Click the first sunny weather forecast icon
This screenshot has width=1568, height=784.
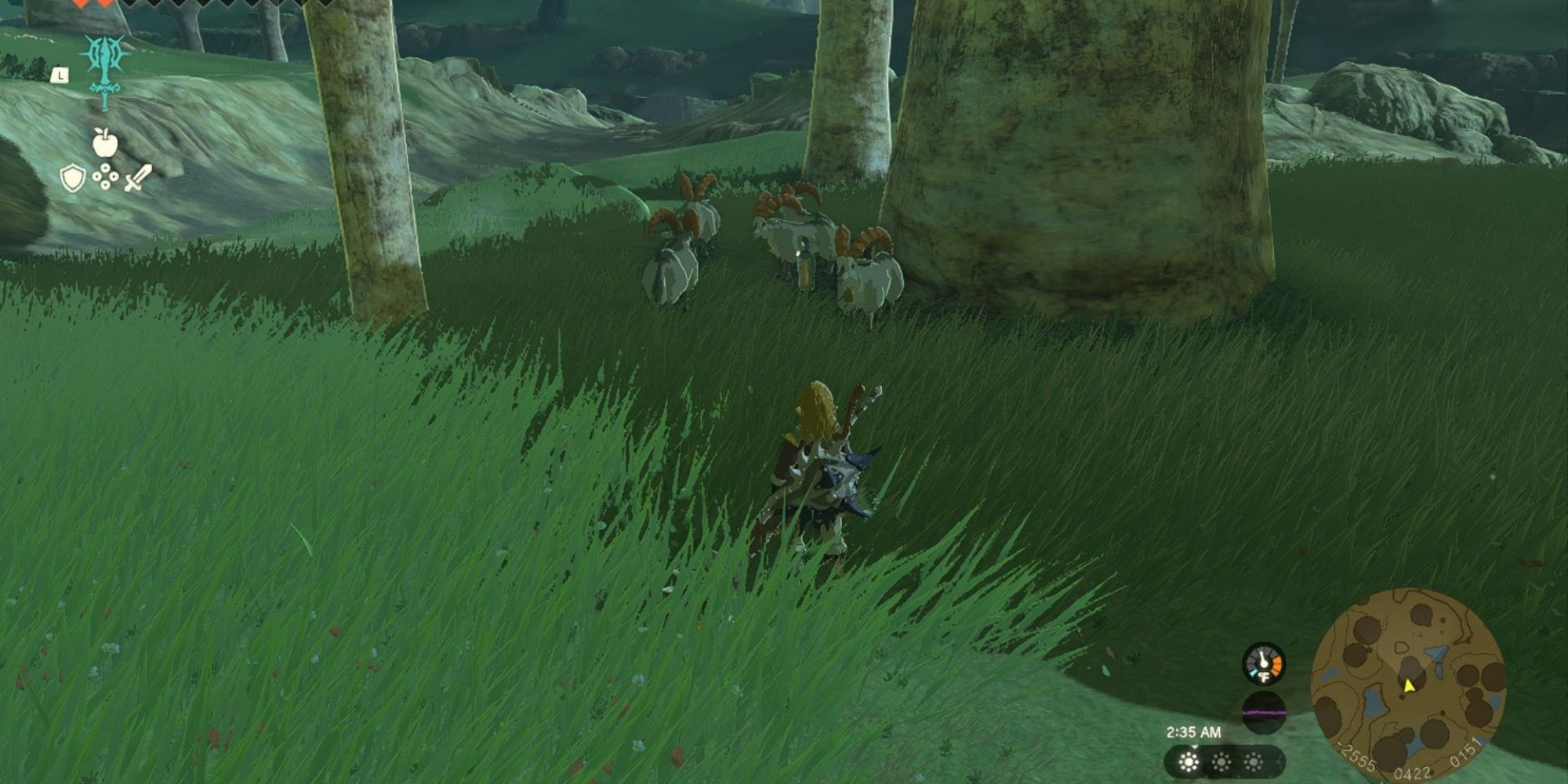[x=1189, y=761]
